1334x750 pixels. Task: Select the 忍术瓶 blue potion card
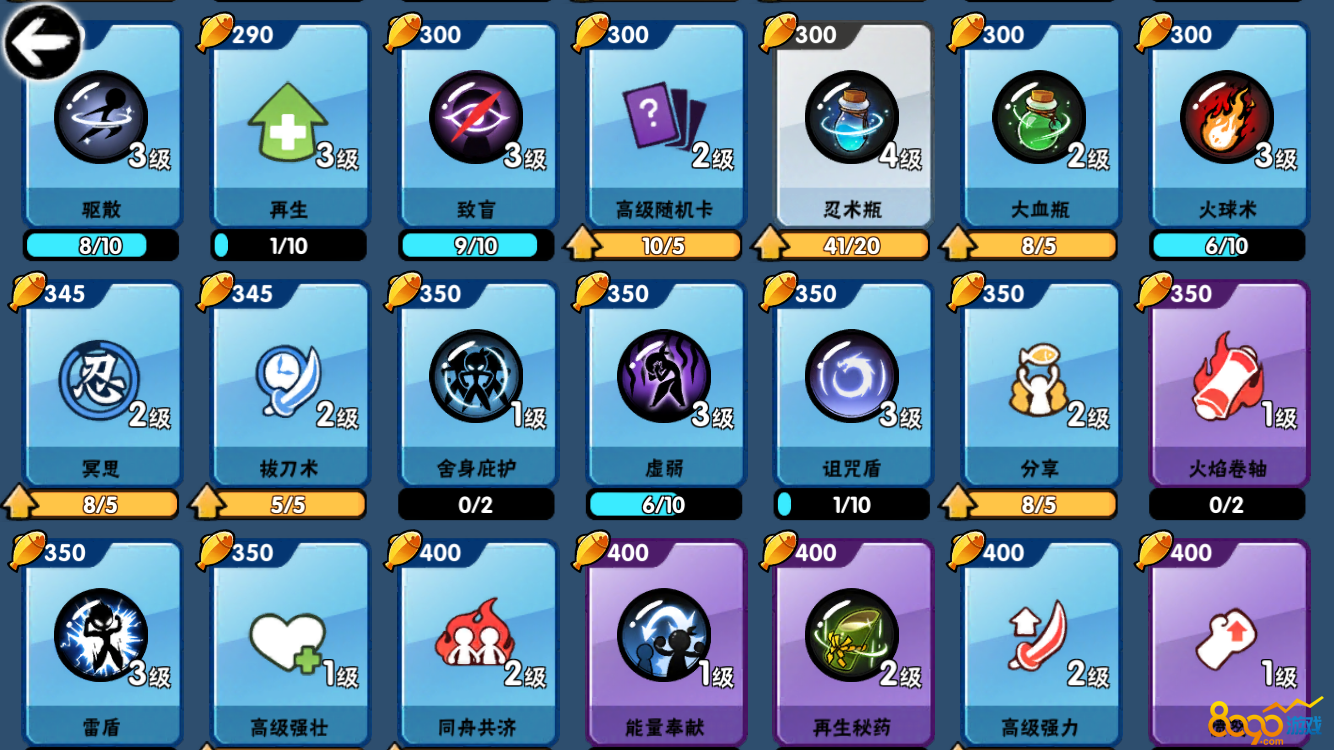[852, 125]
